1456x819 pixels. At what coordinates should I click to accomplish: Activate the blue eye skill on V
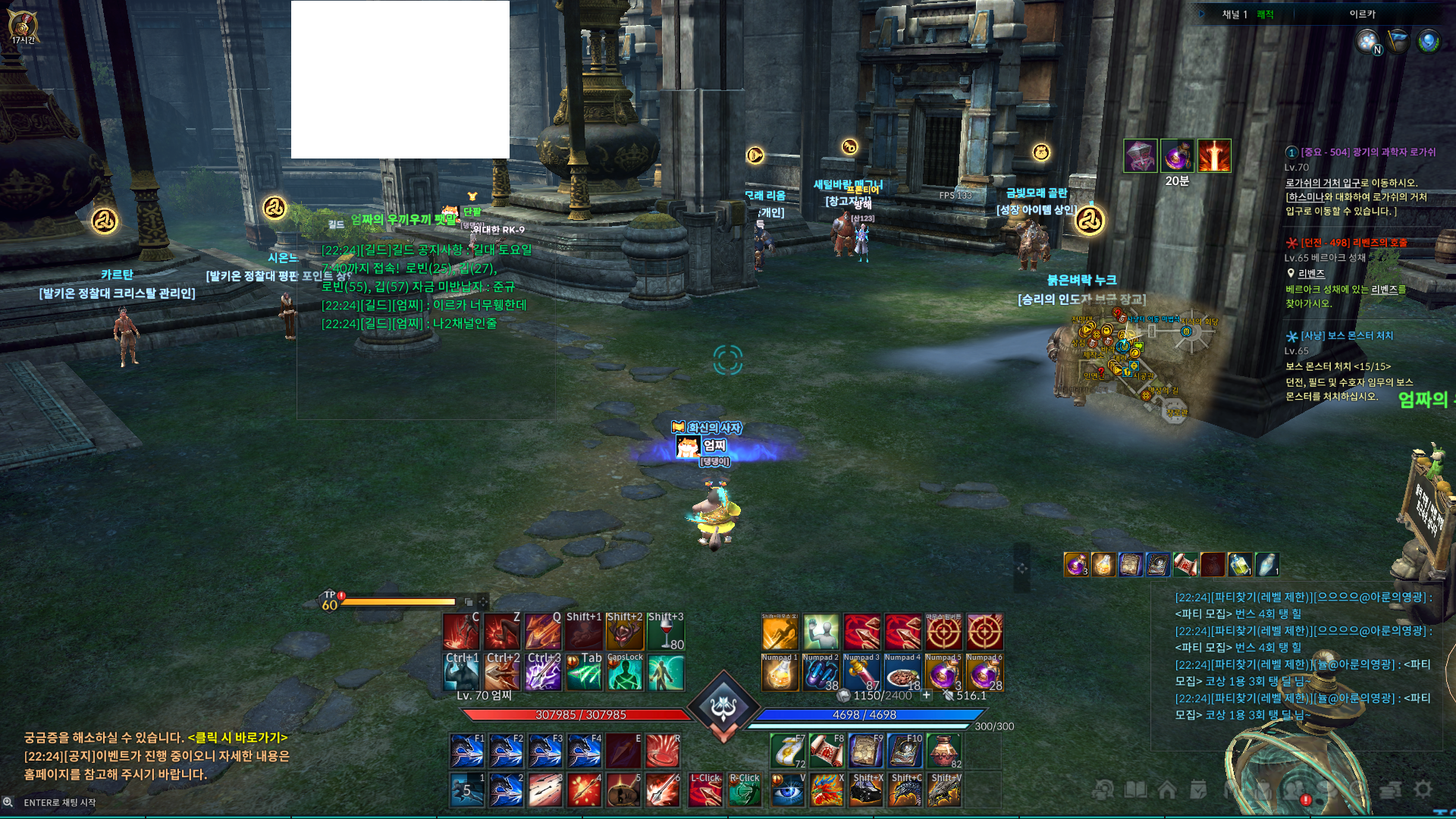pos(788,791)
